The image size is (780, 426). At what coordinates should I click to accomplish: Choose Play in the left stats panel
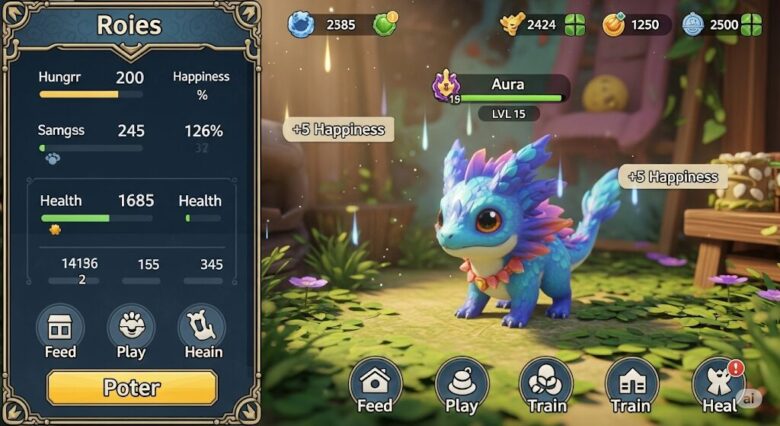(131, 331)
